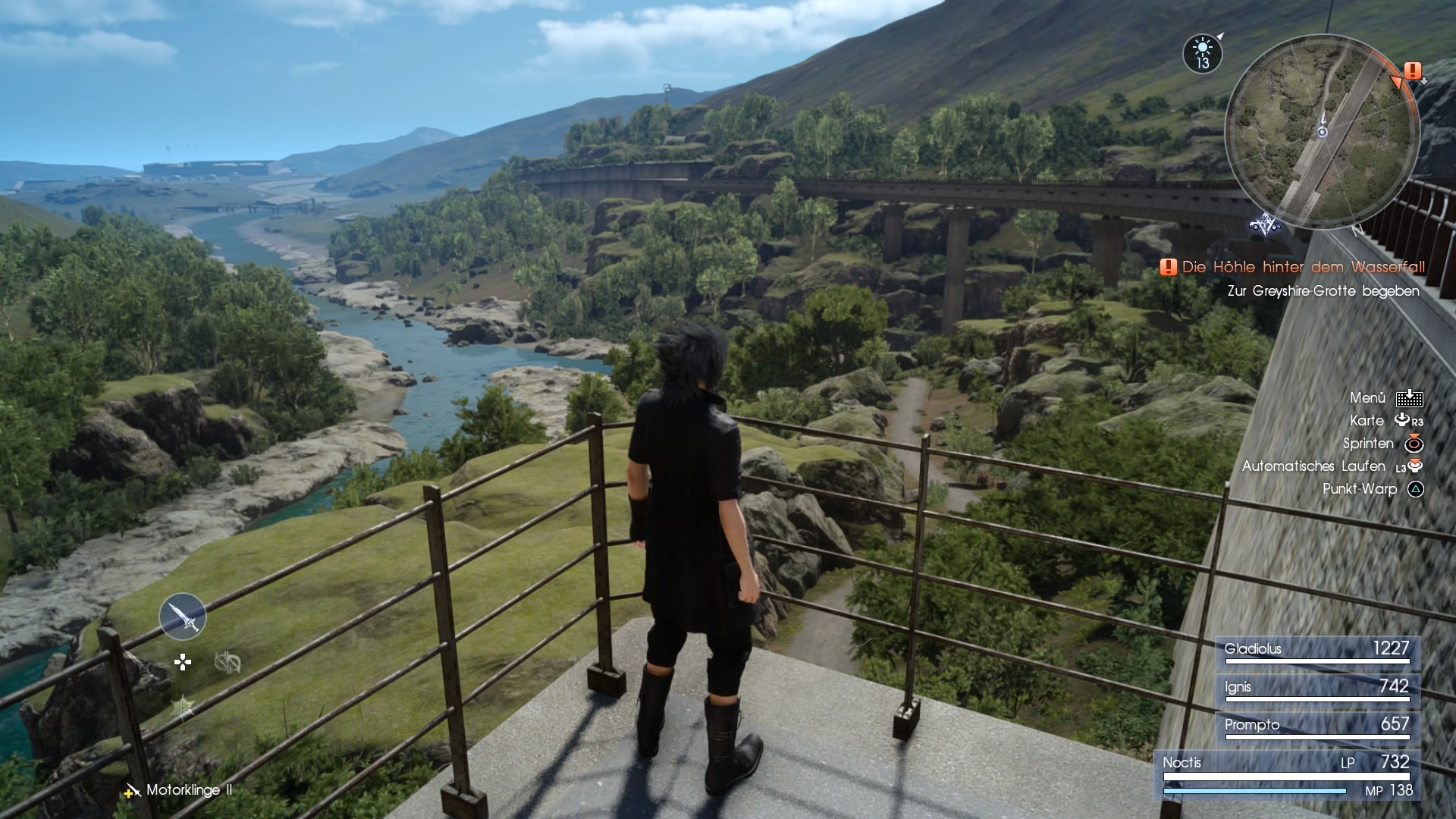Expand the gray down arrow by the minimap marker
The width and height of the screenshot is (1456, 819).
click(x=1423, y=82)
